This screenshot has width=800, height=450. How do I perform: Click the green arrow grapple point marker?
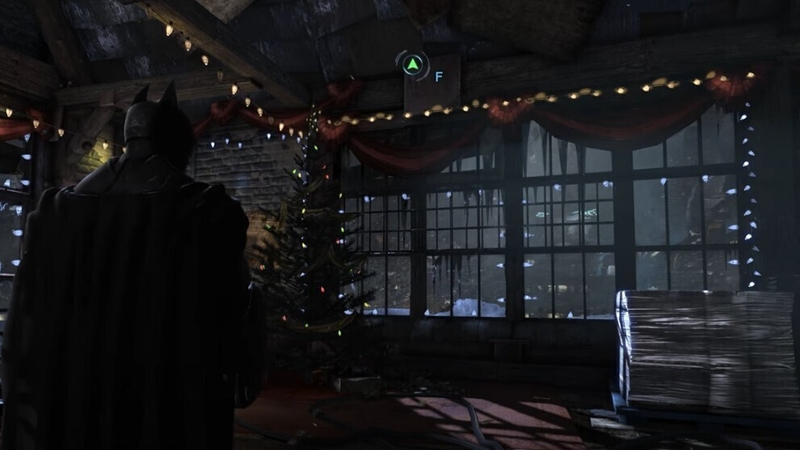click(x=411, y=65)
